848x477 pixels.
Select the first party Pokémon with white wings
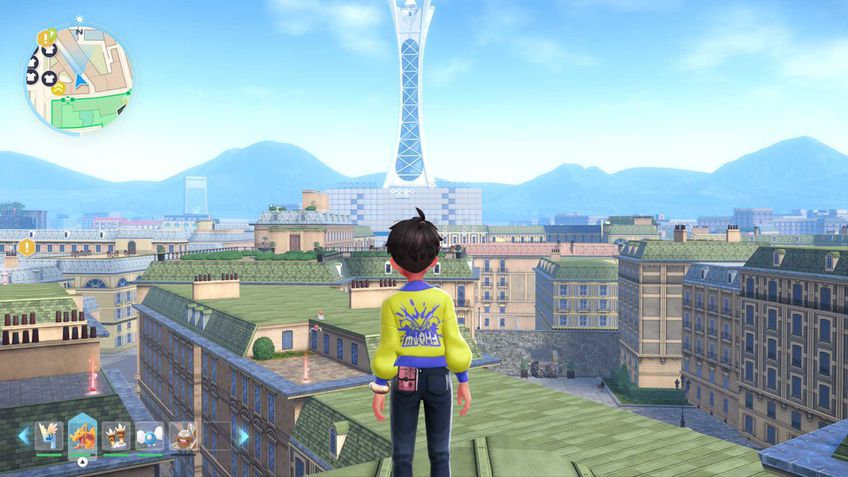[x=49, y=436]
